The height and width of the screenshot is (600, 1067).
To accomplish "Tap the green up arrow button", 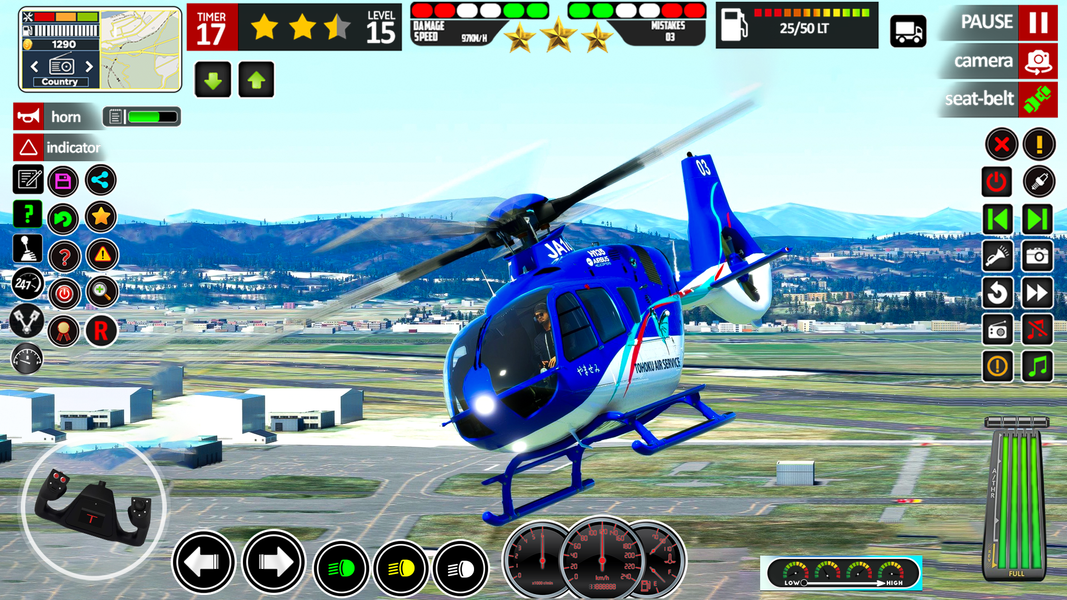I will point(256,80).
